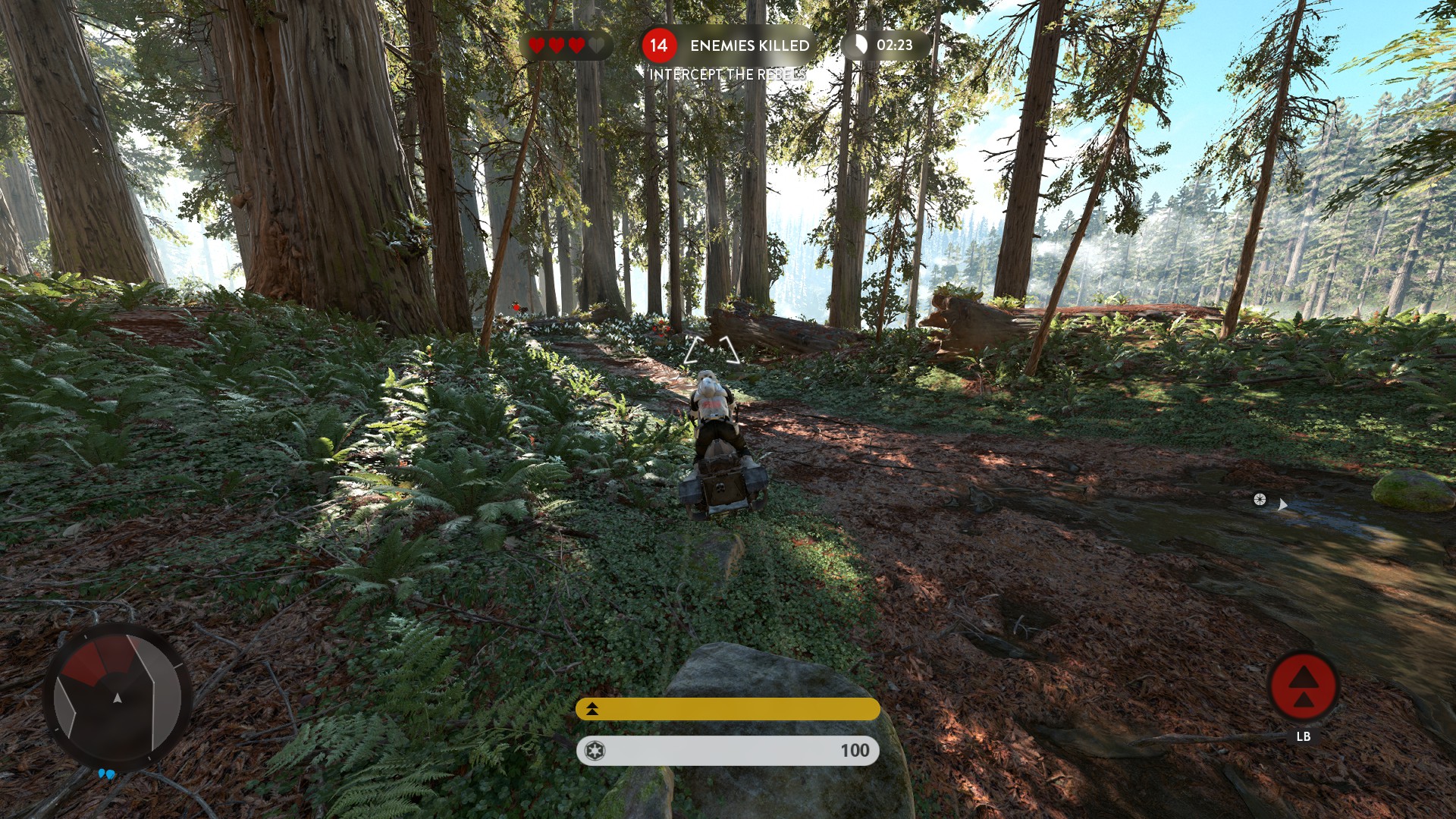Select the Intercept the Rebels objective text
The height and width of the screenshot is (819, 1456).
(x=726, y=74)
